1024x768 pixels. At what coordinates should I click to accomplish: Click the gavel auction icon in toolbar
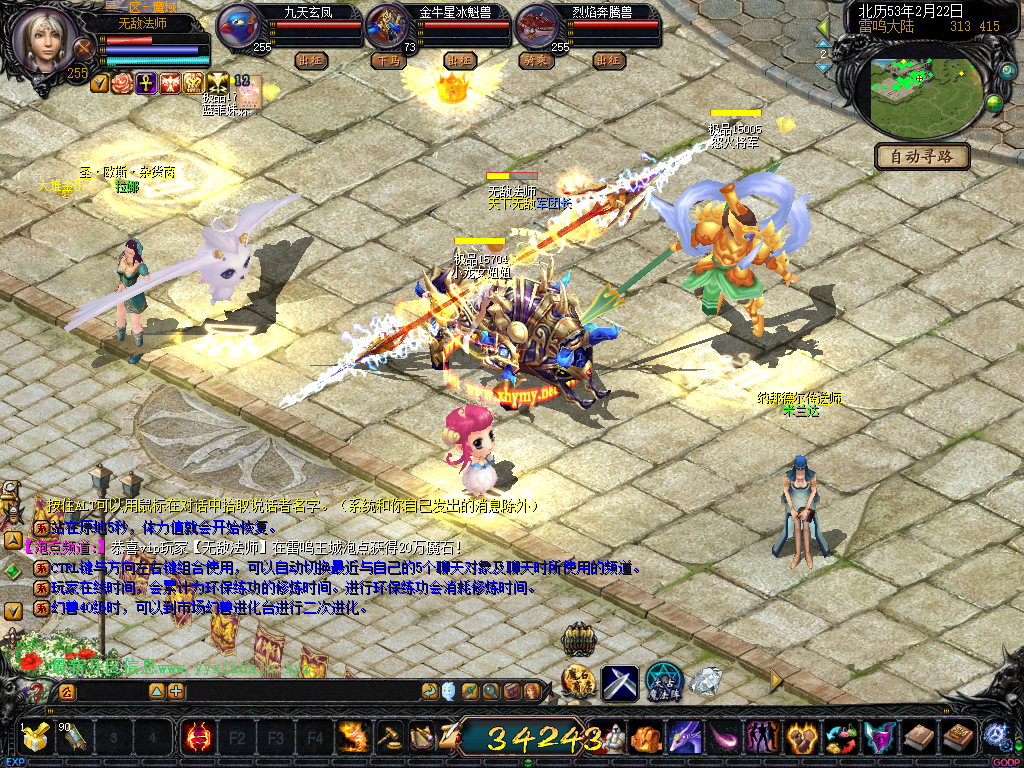pyautogui.click(x=389, y=738)
